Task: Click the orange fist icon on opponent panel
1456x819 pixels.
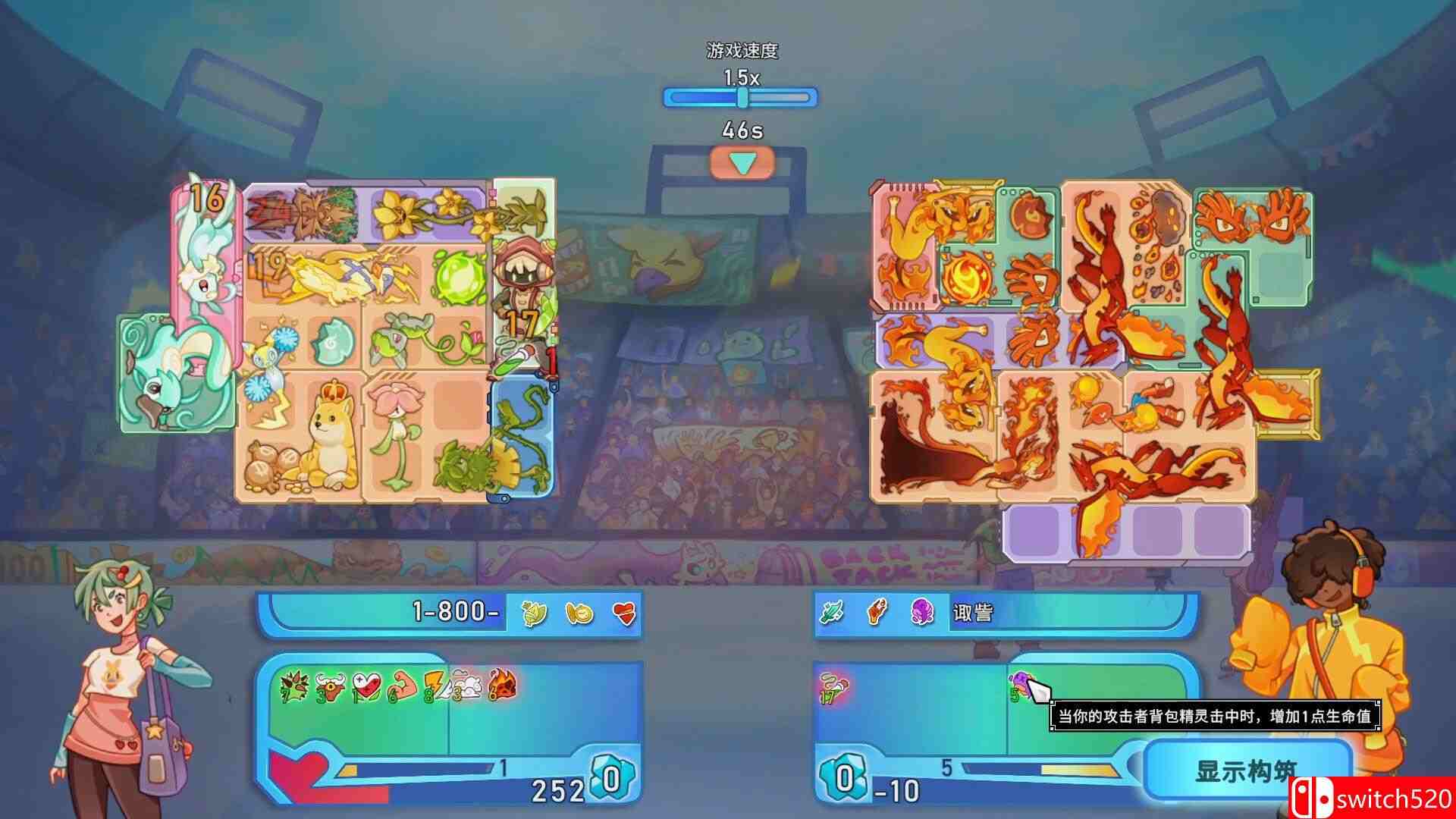Action: pos(877,611)
